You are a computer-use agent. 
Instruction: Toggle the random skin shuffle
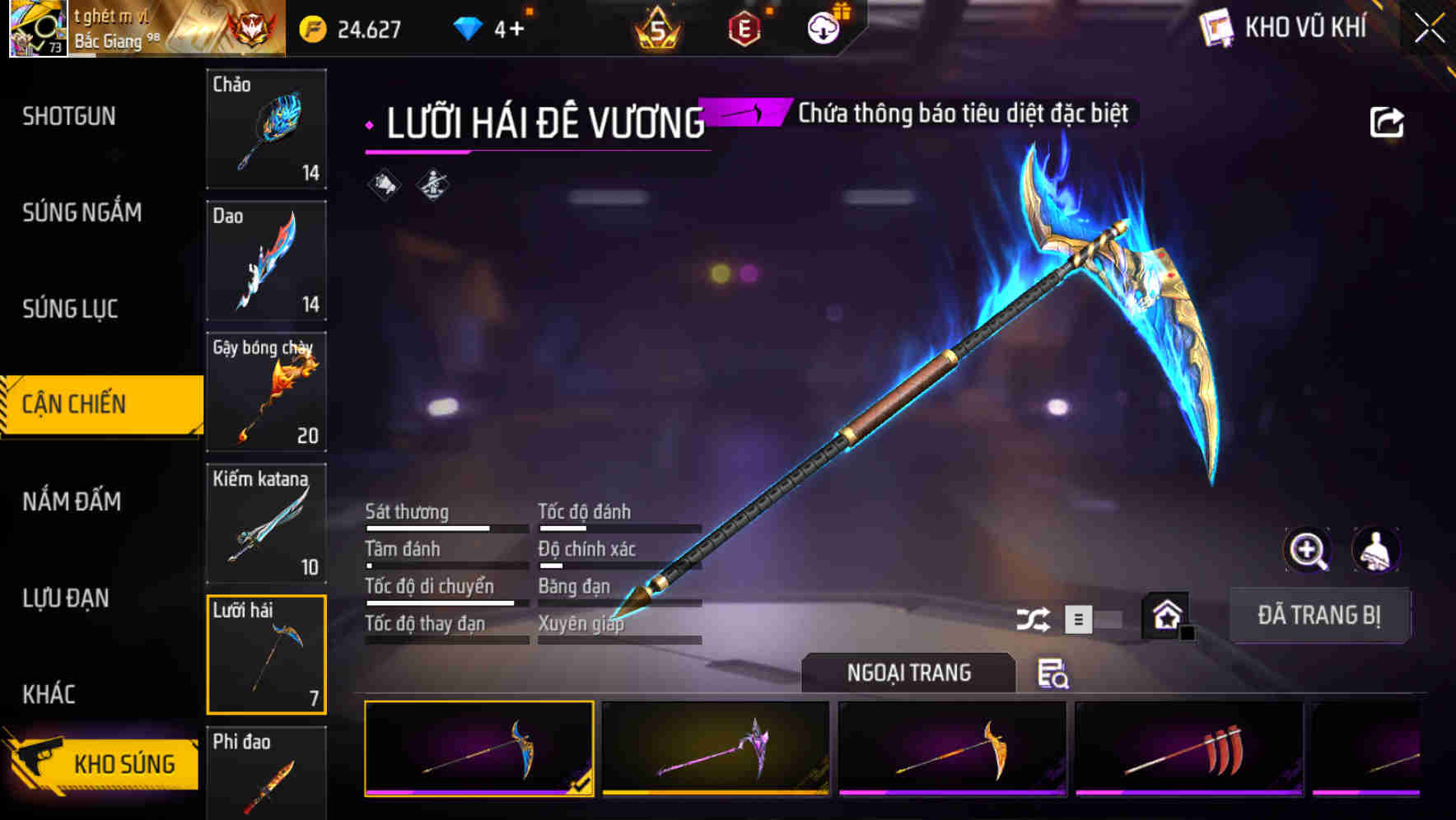tap(1032, 619)
